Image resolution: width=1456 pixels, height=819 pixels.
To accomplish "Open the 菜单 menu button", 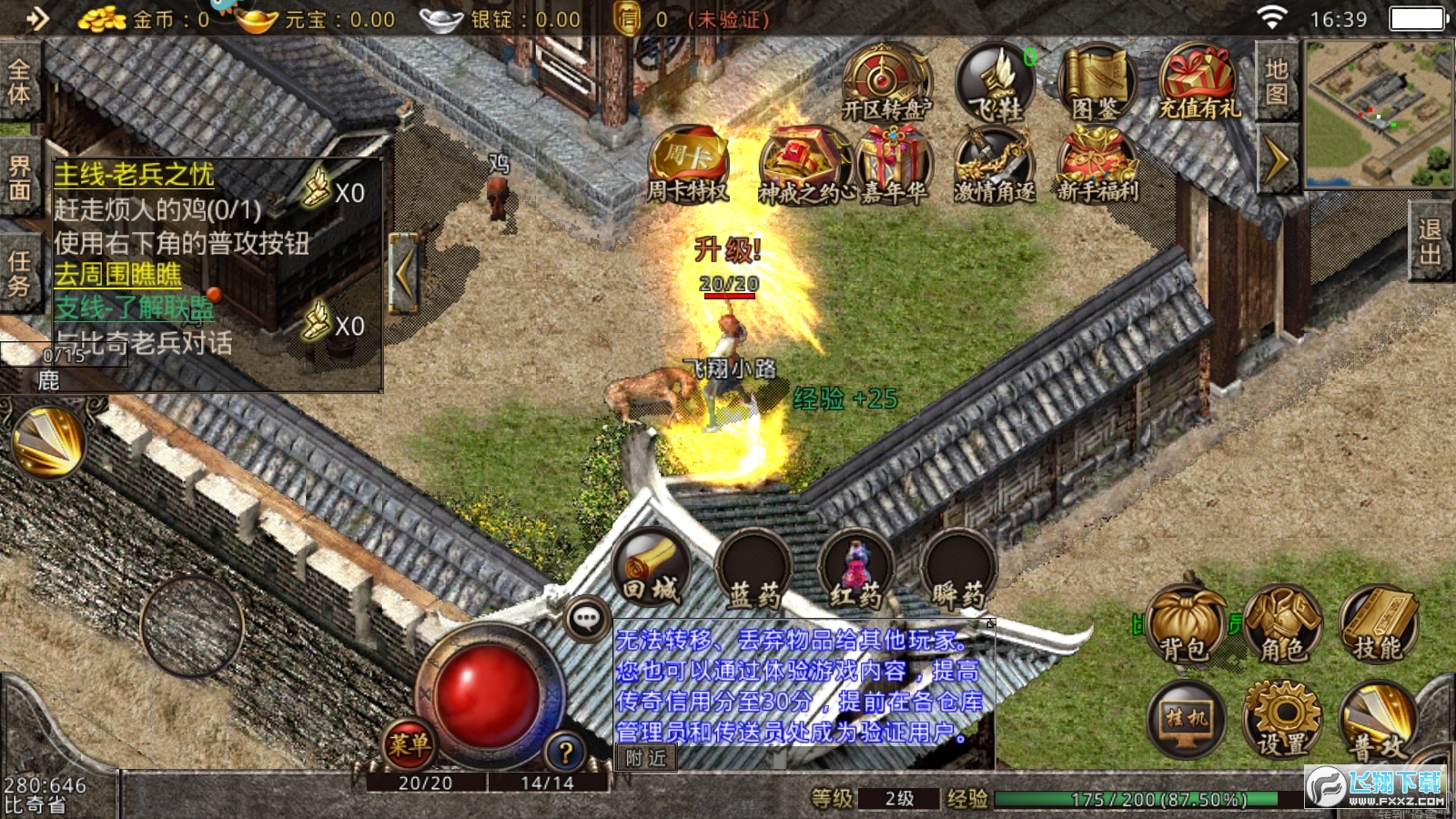I will pos(409,745).
